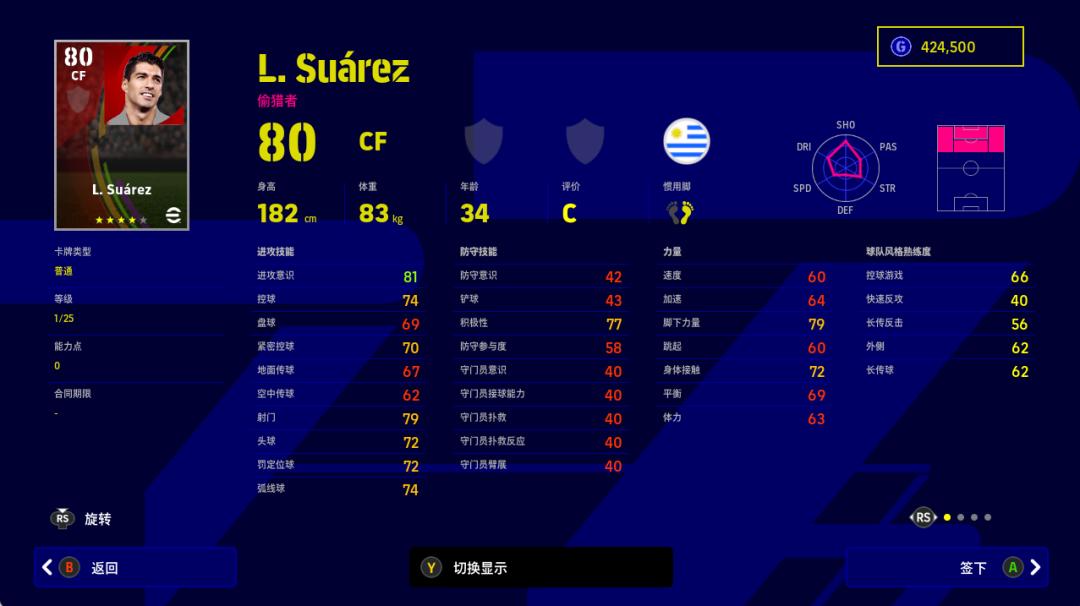1080x606 pixels.
Task: Select the Uruguay flag icon
Action: [x=687, y=142]
